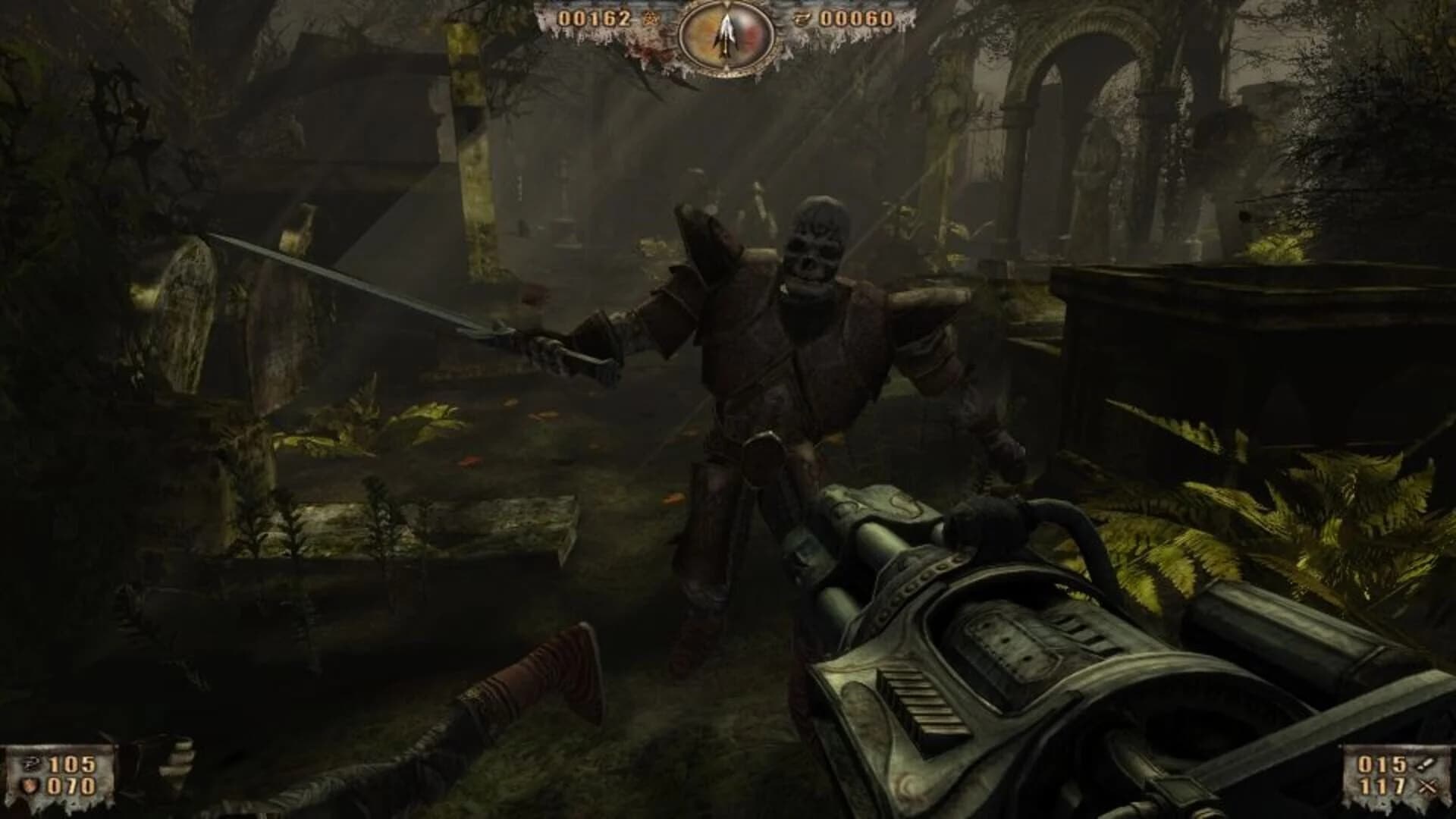
Task: Select the armor shield icon next to 070
Action: pyautogui.click(x=30, y=786)
